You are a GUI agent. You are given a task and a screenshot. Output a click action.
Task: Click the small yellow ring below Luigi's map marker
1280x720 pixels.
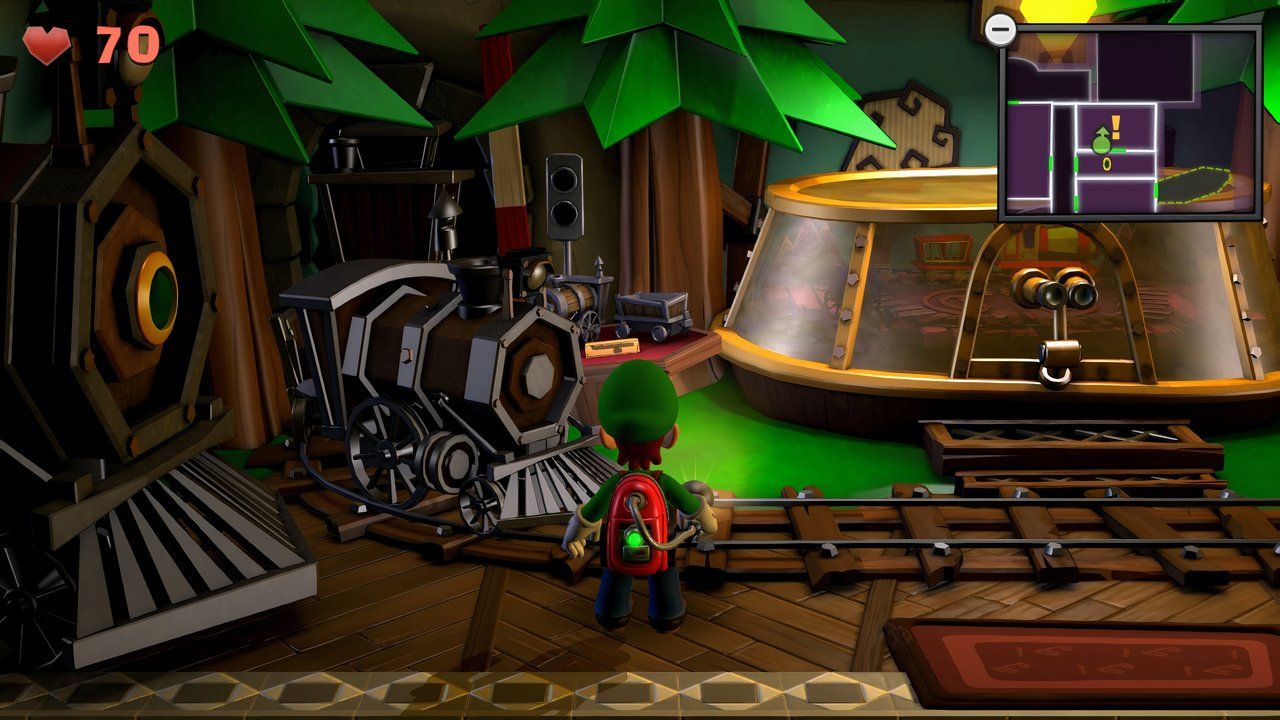pos(1106,164)
